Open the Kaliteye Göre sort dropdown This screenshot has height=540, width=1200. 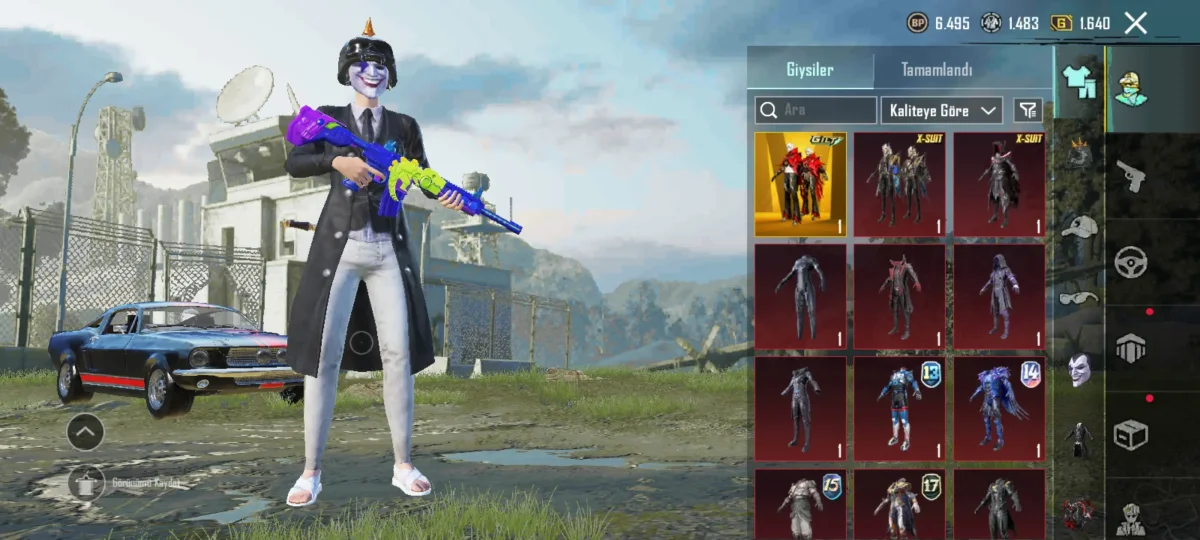point(941,110)
